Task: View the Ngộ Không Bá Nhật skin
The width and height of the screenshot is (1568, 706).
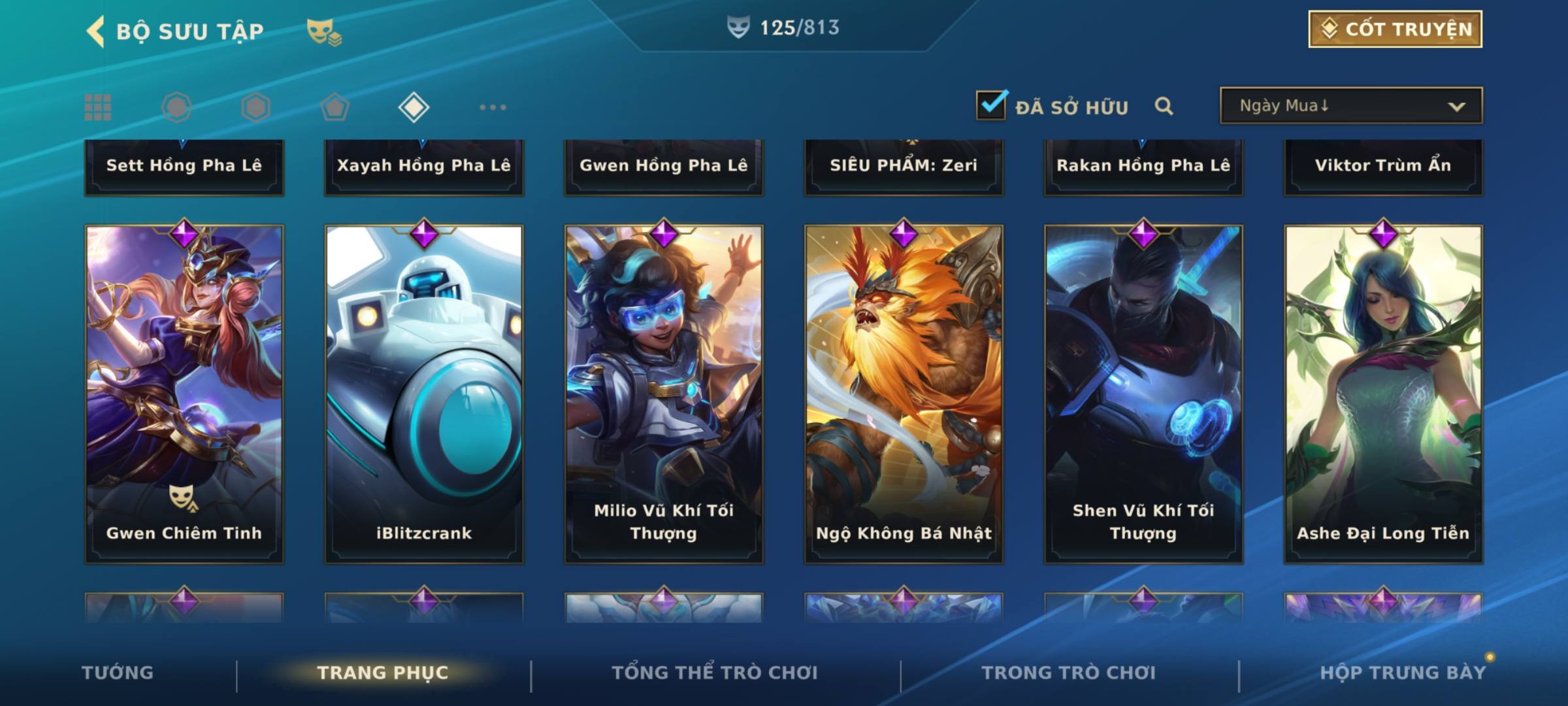Action: coord(904,392)
